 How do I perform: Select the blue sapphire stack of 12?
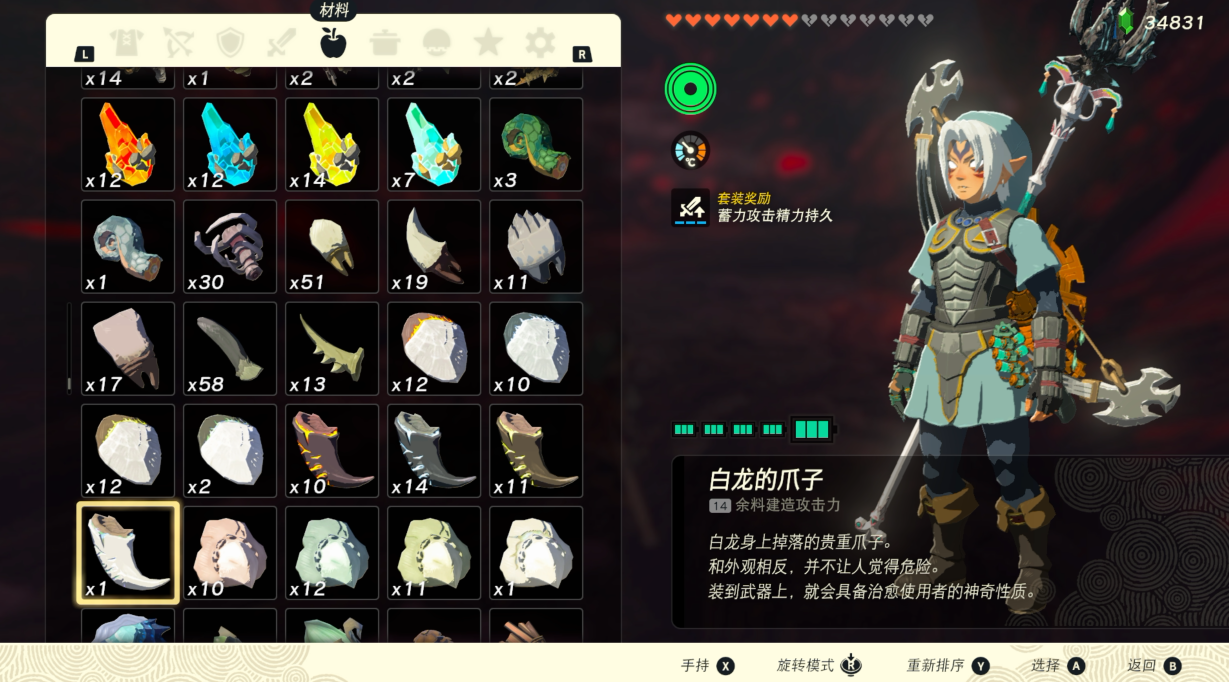click(x=230, y=144)
